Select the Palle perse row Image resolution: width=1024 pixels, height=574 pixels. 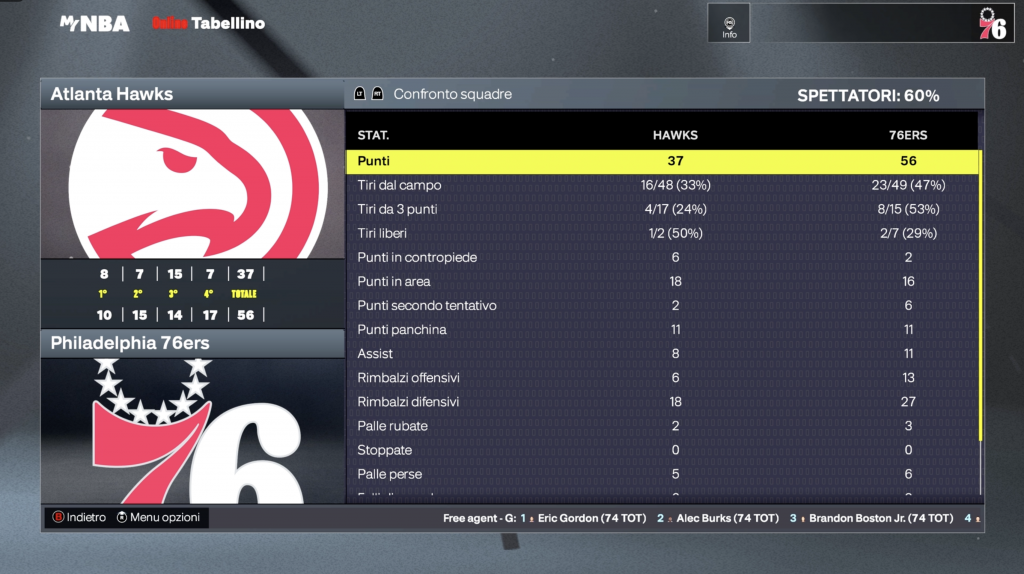[662, 474]
